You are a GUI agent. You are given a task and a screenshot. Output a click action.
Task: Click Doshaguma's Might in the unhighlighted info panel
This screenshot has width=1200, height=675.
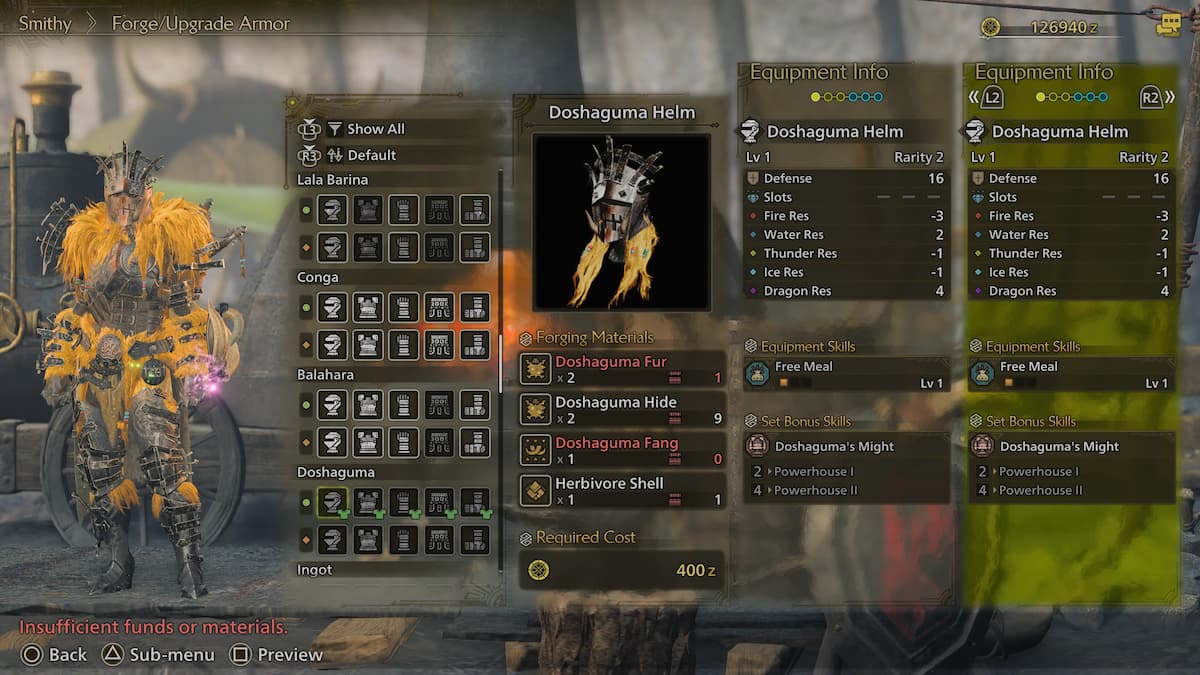tap(834, 446)
